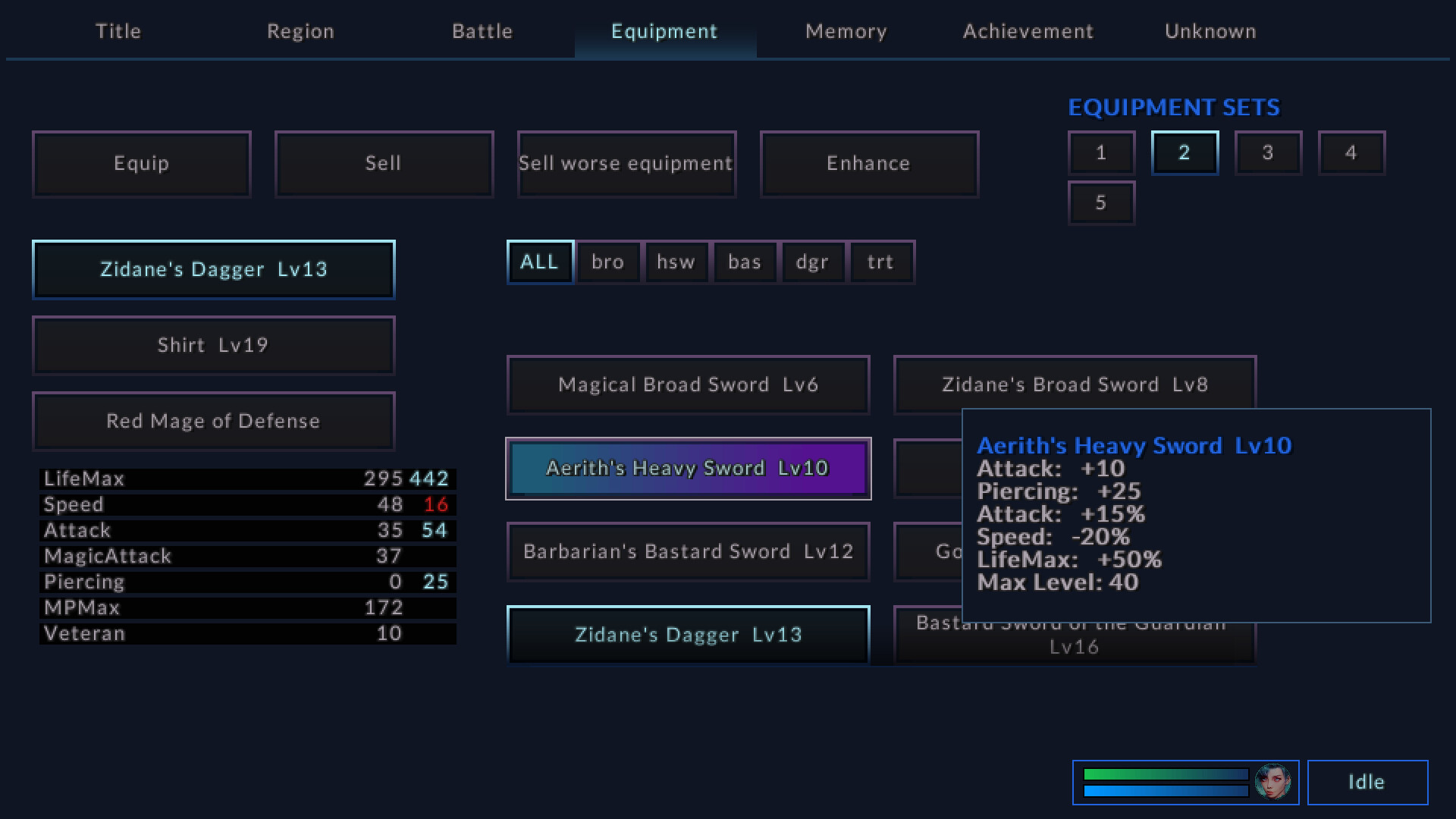Click the Sell worse equipment button

[626, 163]
